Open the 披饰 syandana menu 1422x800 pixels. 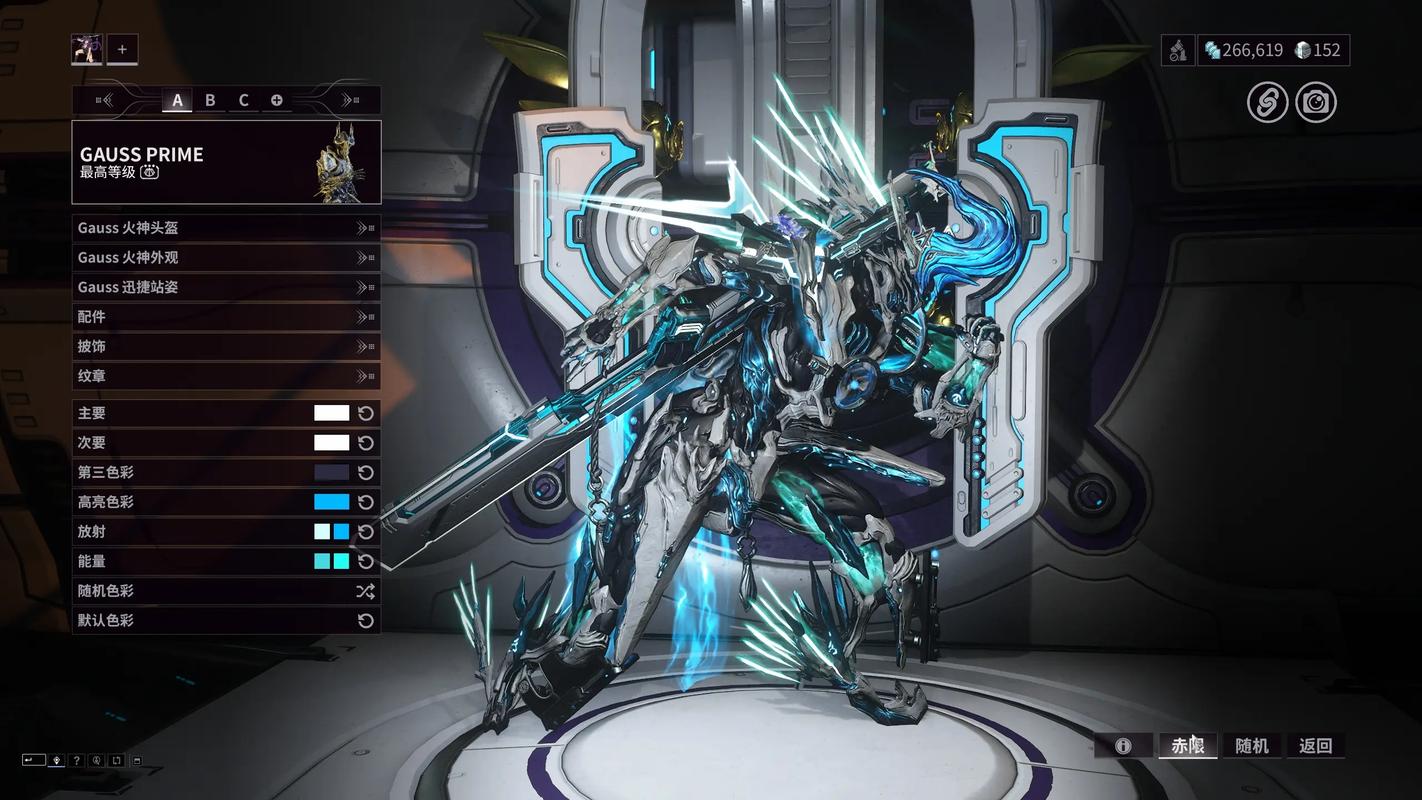point(226,347)
